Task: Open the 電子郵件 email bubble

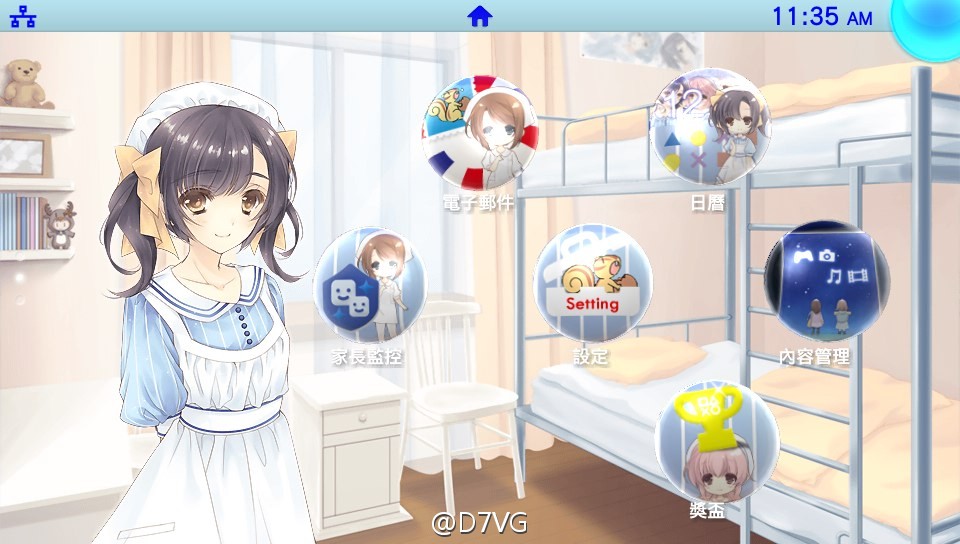Action: pos(480,134)
